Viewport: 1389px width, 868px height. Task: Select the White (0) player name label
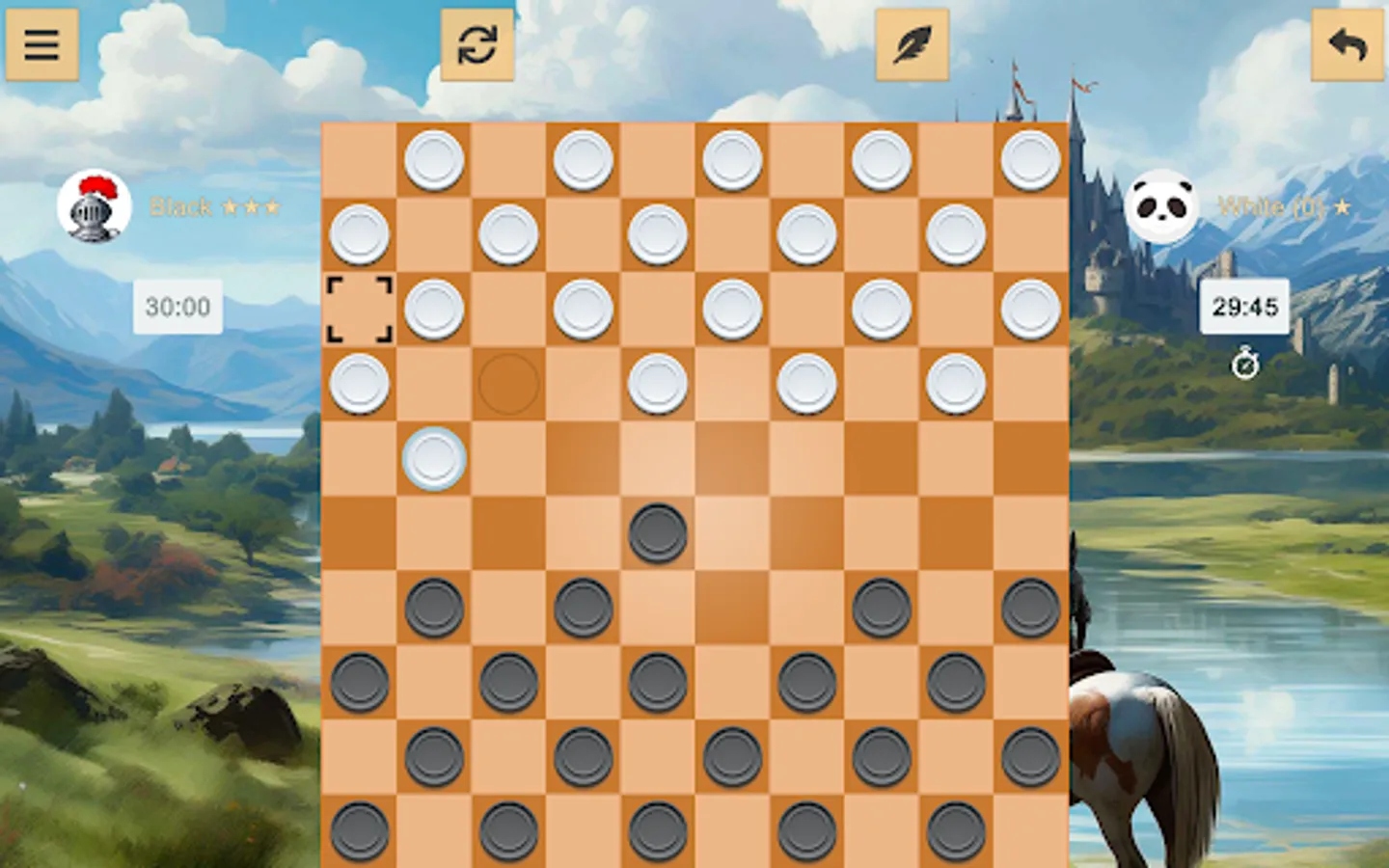1268,206
